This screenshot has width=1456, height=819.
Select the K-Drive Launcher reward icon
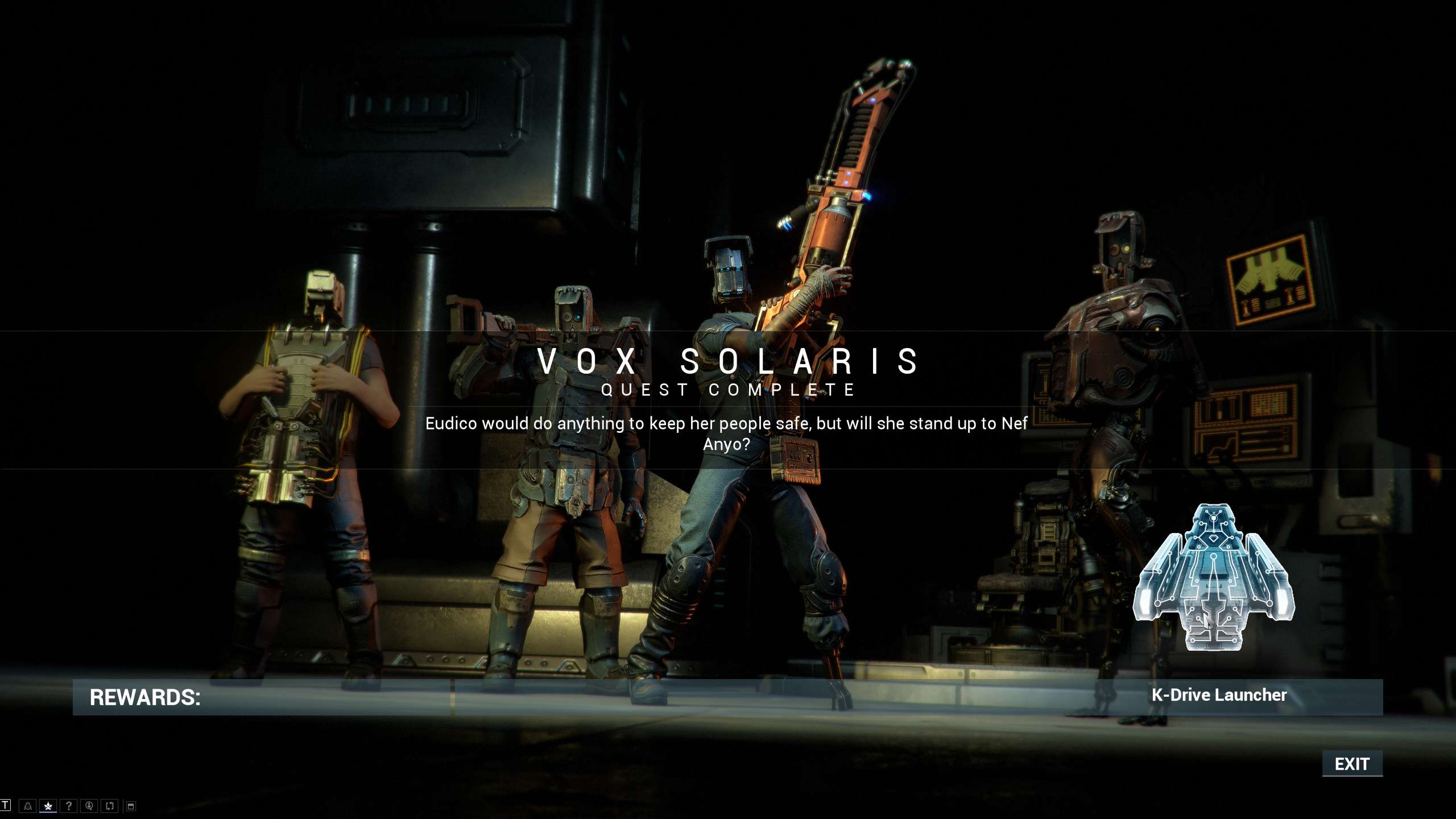click(1214, 577)
